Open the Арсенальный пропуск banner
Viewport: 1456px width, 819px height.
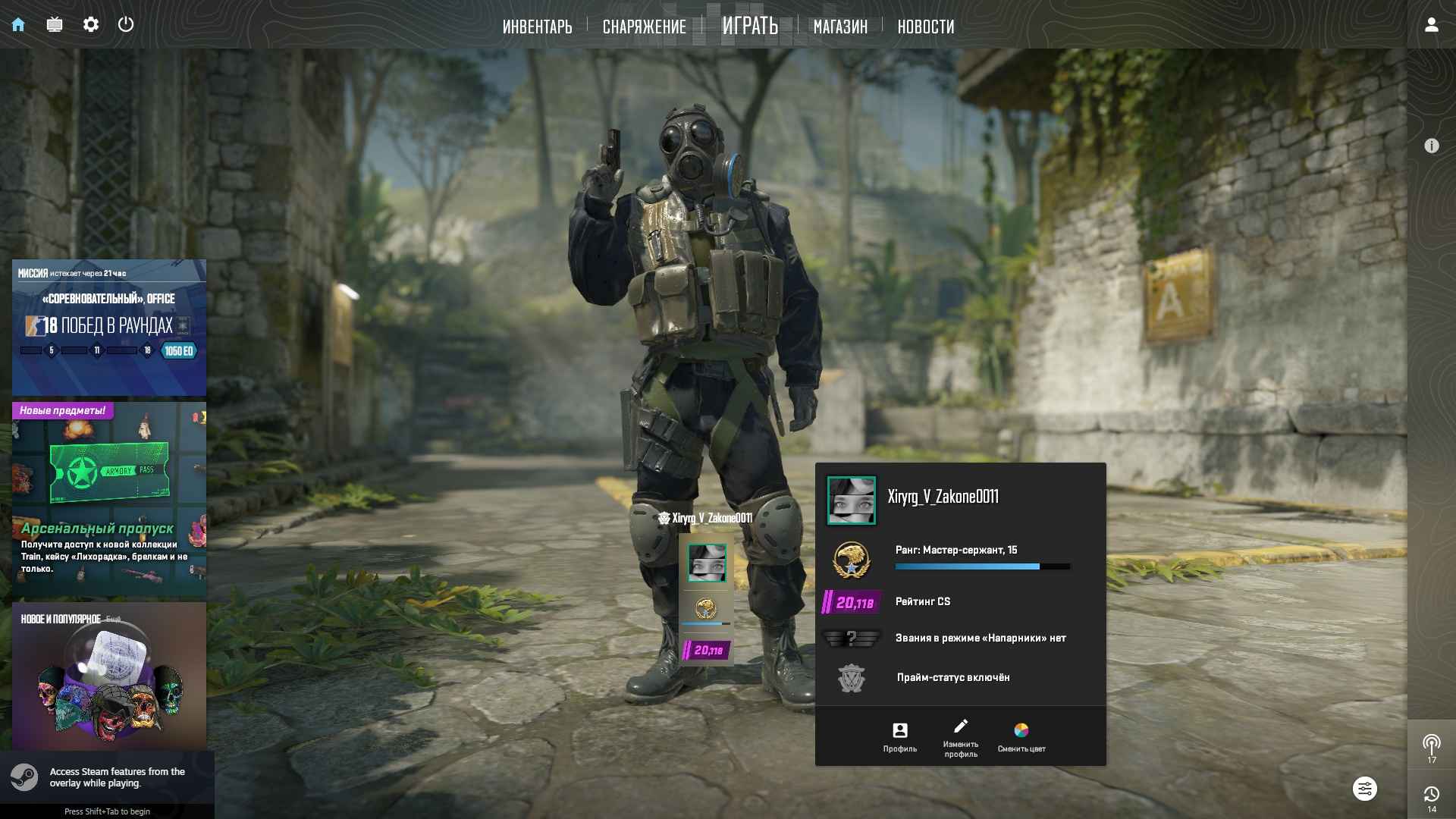tap(109, 499)
